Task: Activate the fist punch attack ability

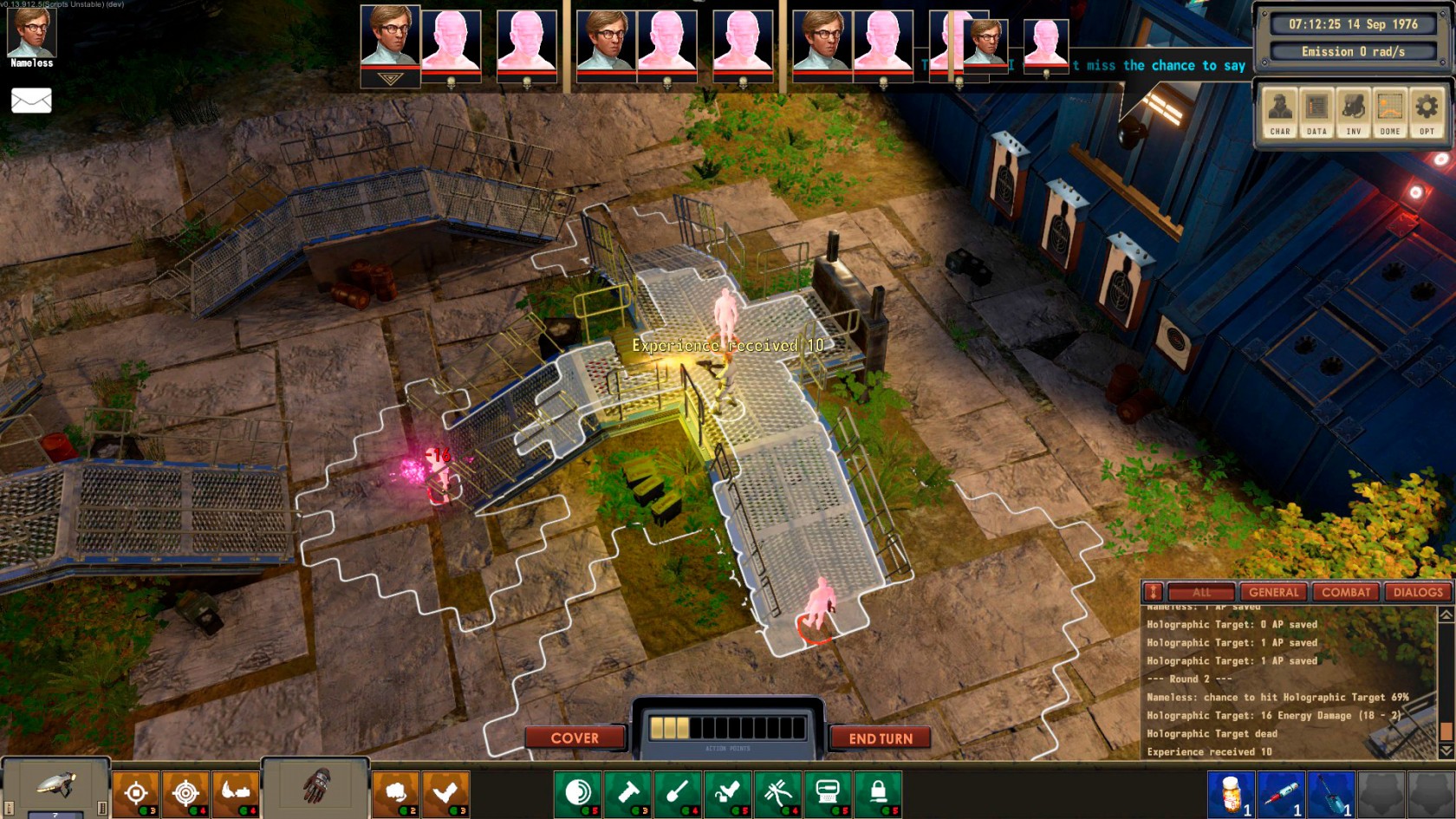Action: (396, 794)
